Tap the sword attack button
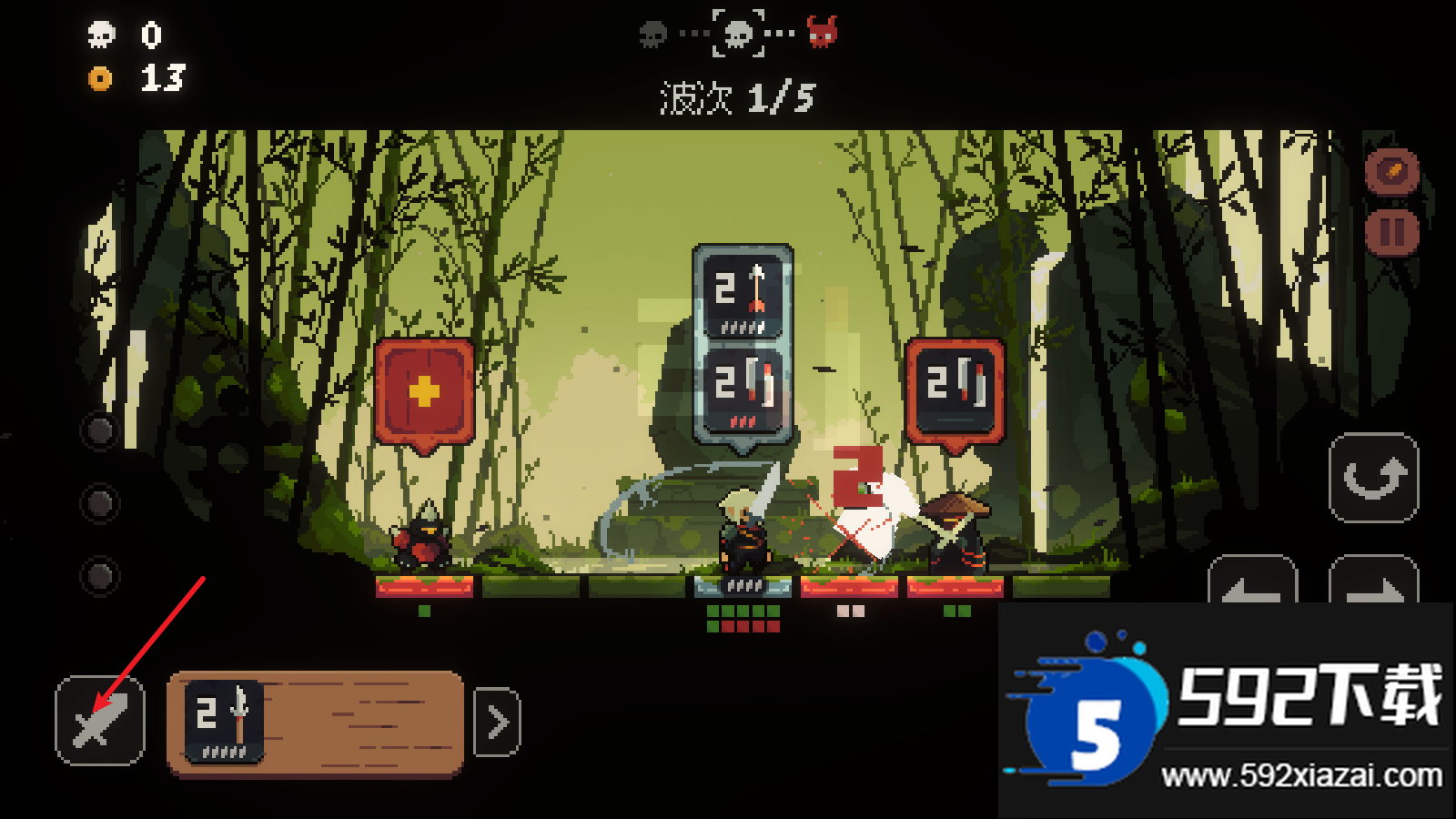The width and height of the screenshot is (1456, 819). (100, 721)
